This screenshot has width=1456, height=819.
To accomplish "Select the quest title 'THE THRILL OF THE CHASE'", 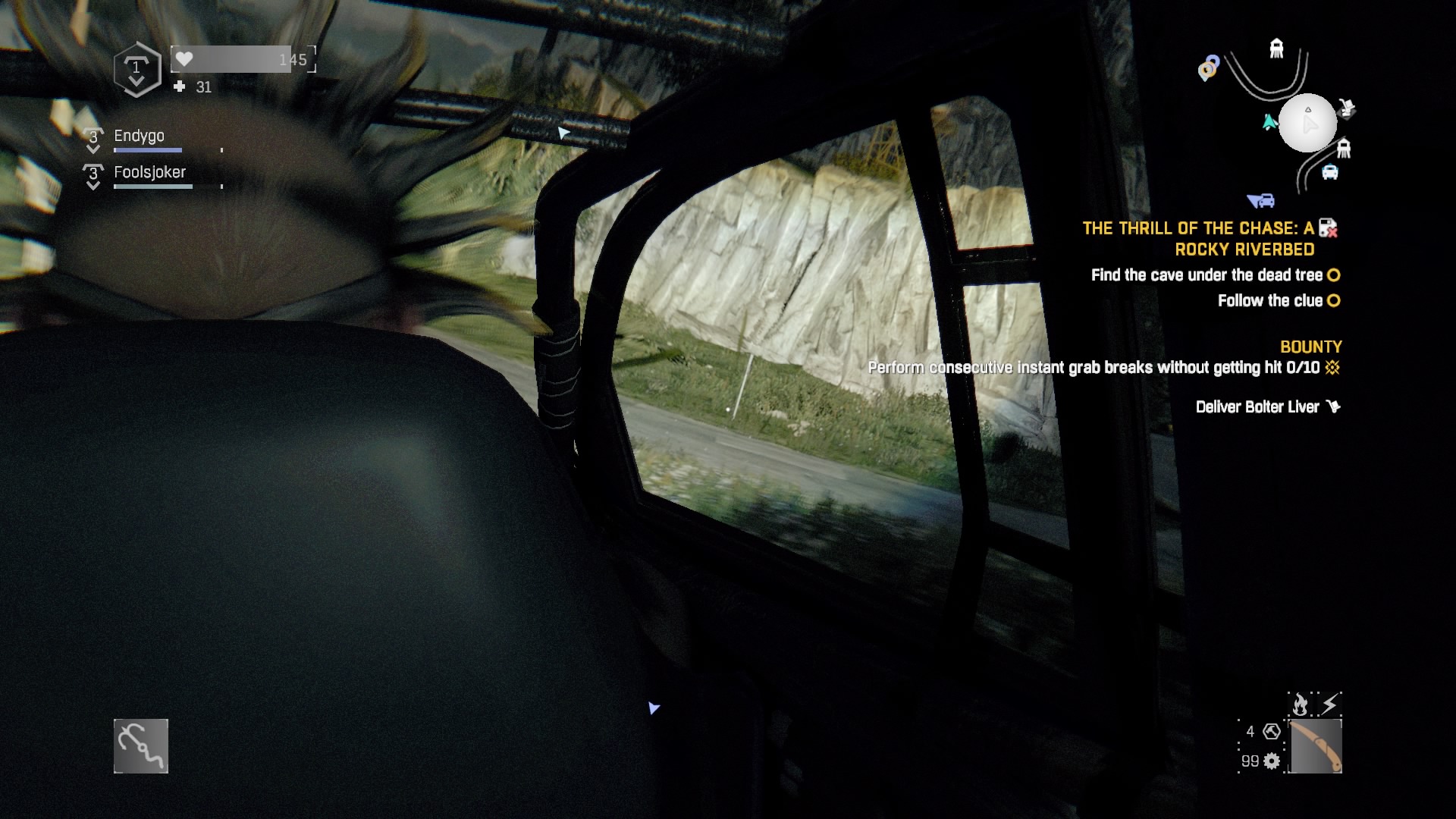I will point(1198,227).
